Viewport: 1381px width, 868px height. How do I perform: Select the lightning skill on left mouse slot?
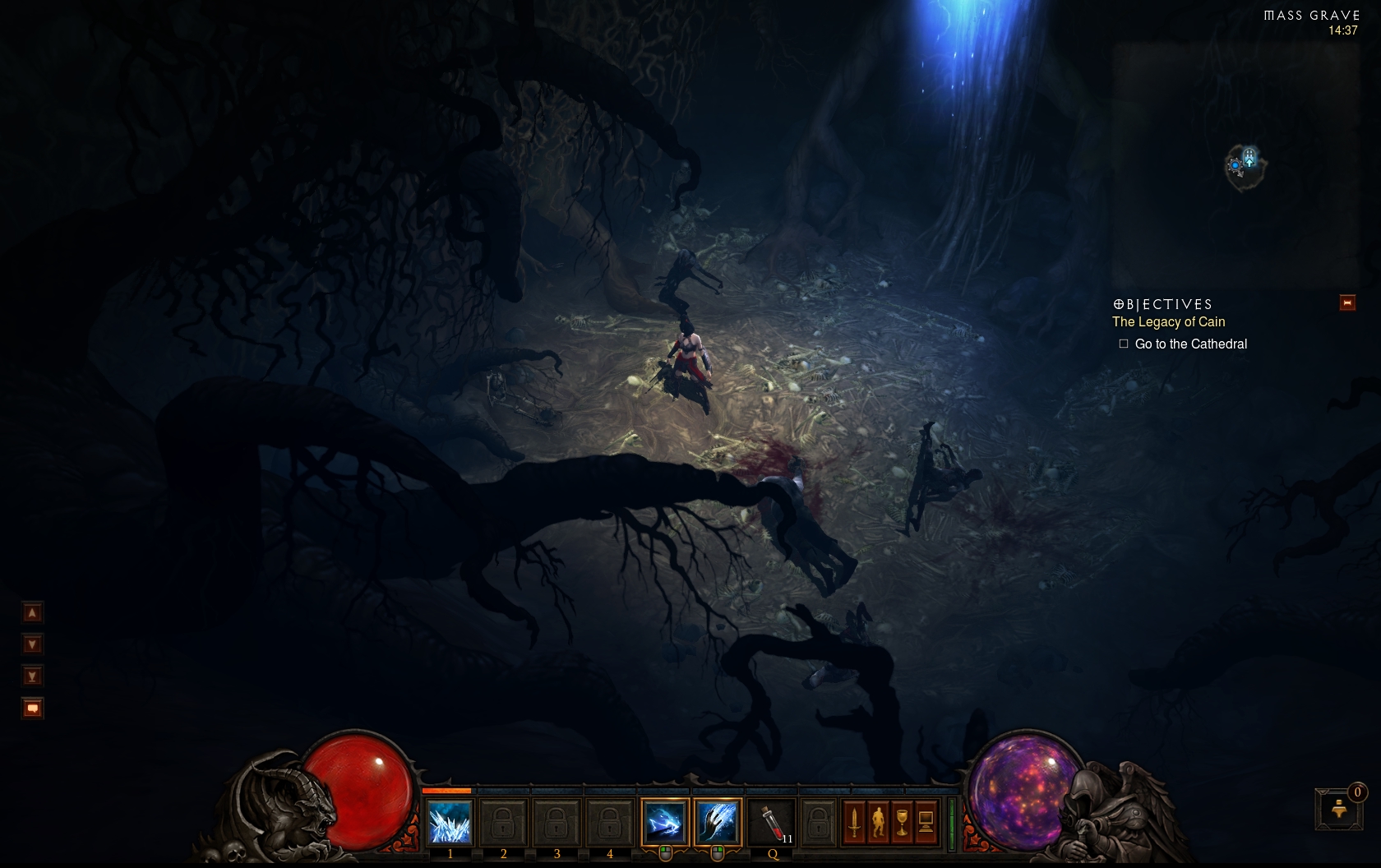click(664, 822)
